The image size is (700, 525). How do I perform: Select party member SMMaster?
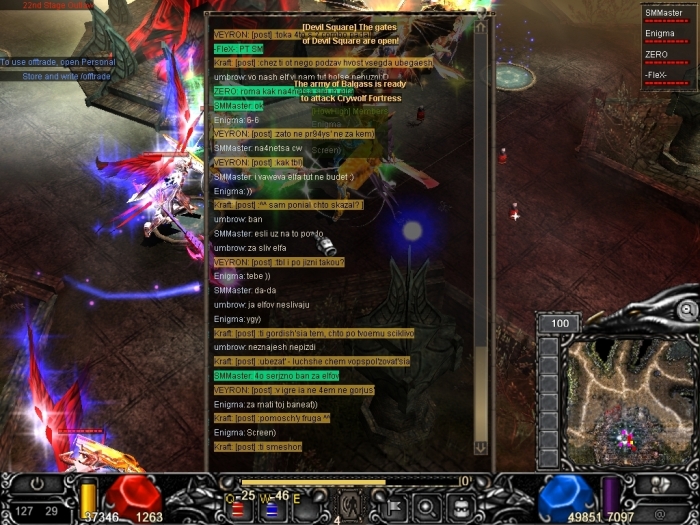click(x=669, y=14)
